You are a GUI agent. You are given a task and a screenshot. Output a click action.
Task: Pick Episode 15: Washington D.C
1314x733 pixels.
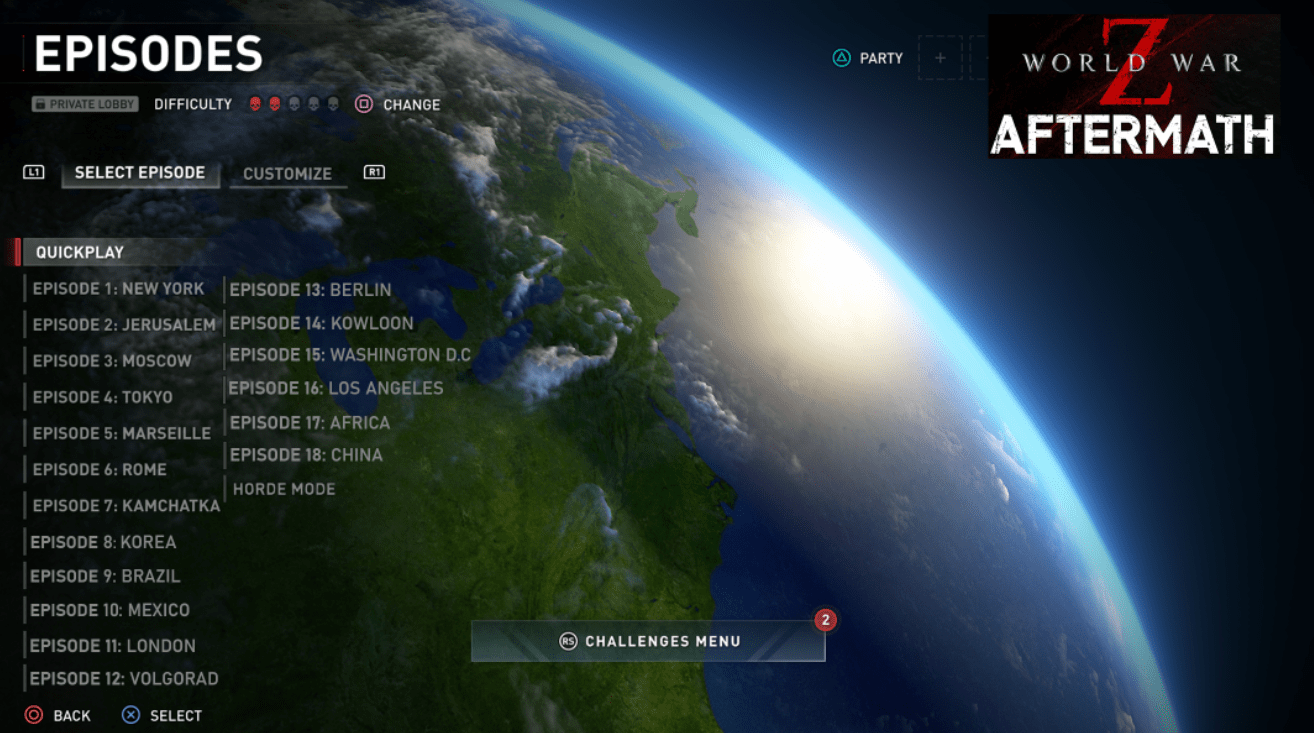(x=350, y=355)
